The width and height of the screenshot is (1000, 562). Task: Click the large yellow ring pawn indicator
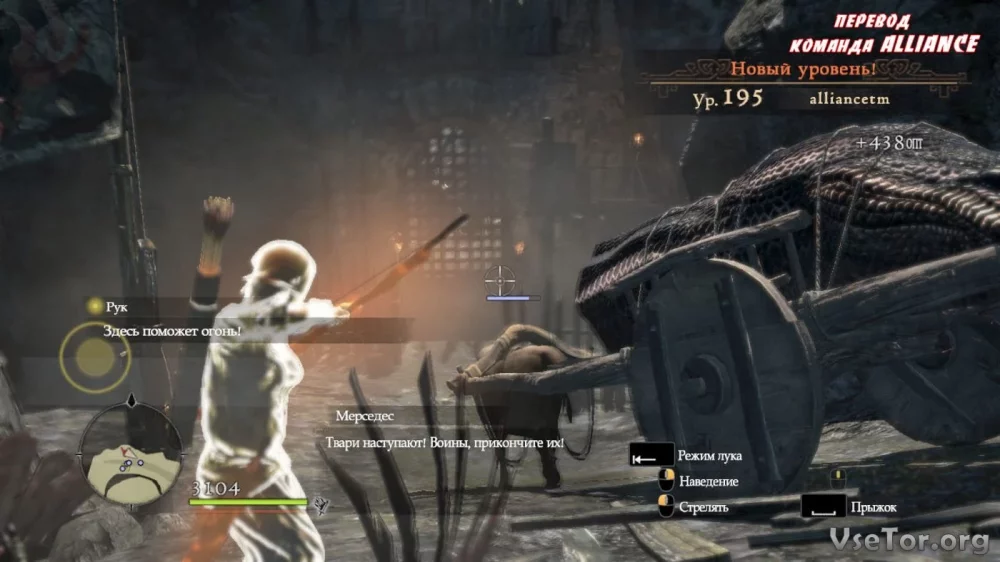coord(94,357)
